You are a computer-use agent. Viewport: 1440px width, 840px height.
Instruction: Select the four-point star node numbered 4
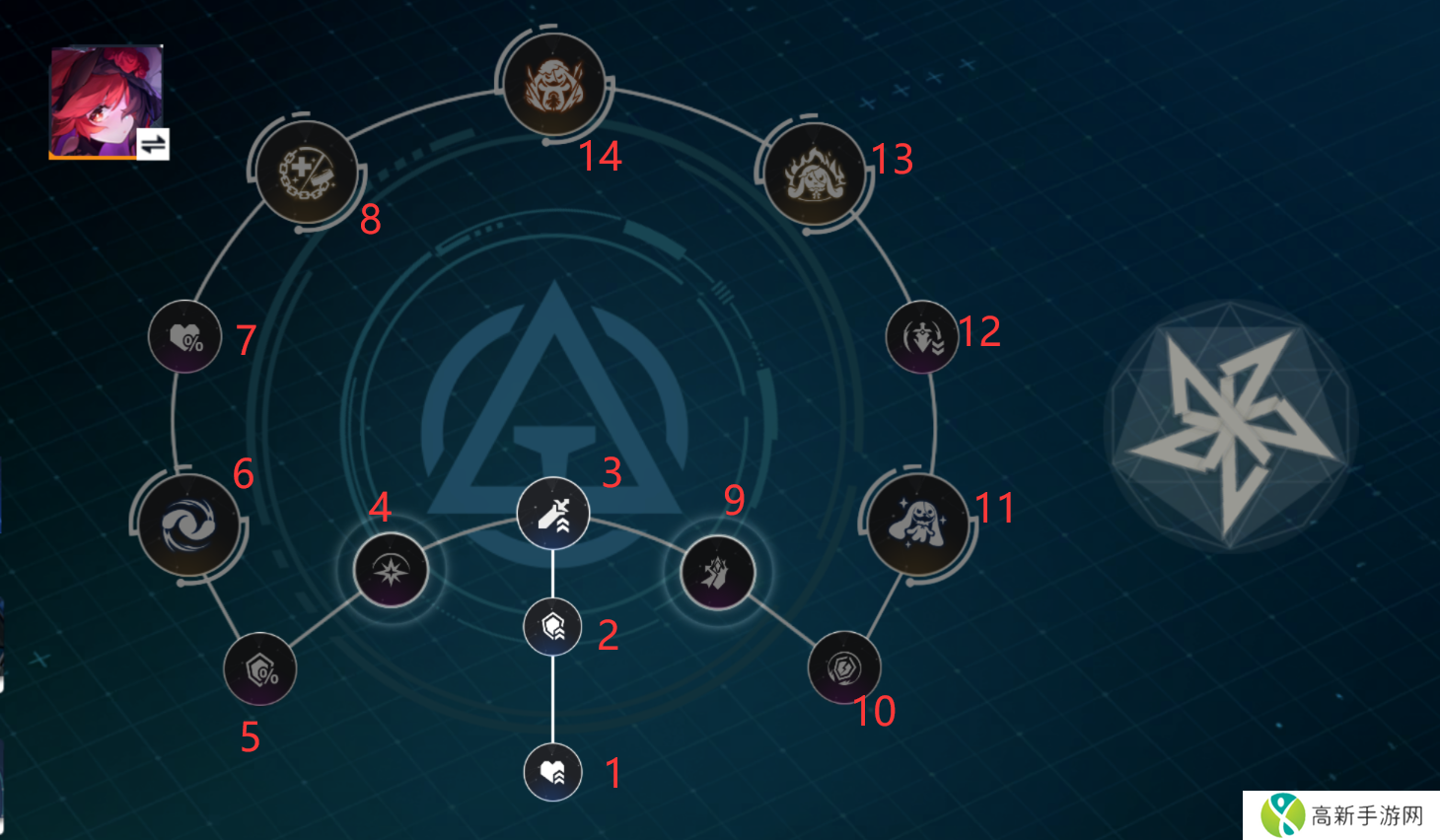tap(391, 570)
